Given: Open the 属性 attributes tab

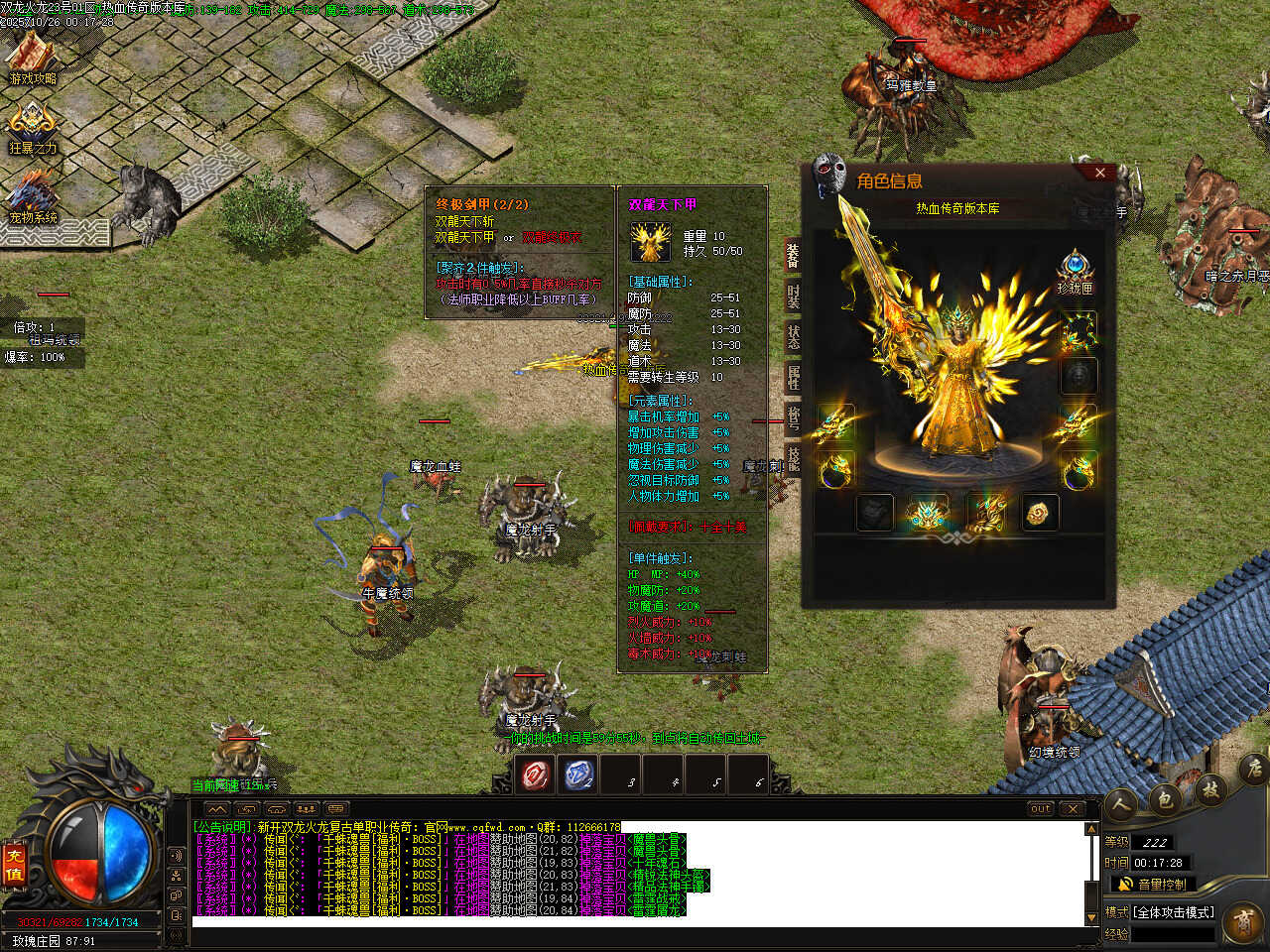Looking at the screenshot, I should tap(793, 377).
